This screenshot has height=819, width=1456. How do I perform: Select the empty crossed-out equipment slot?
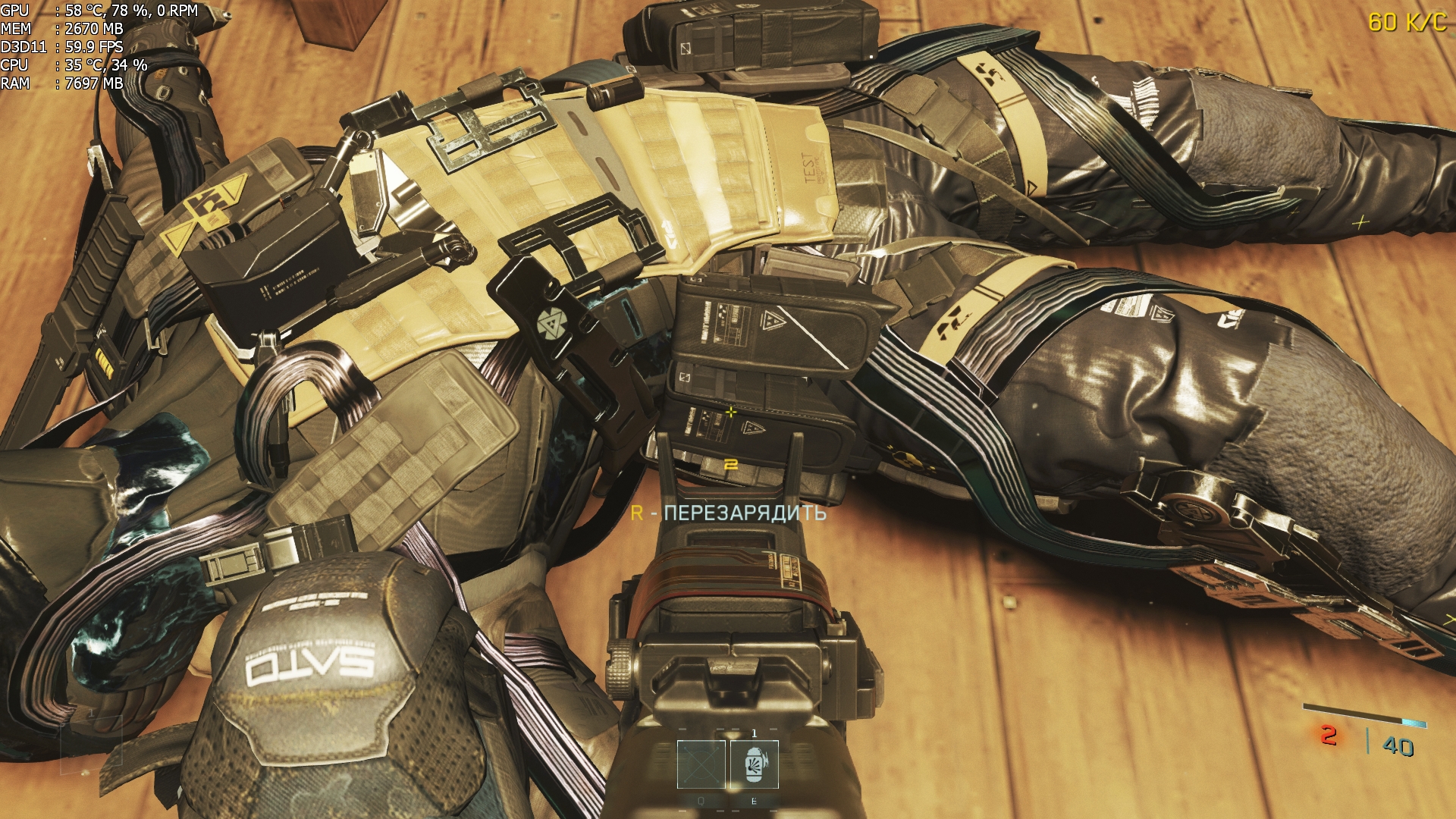point(701,764)
